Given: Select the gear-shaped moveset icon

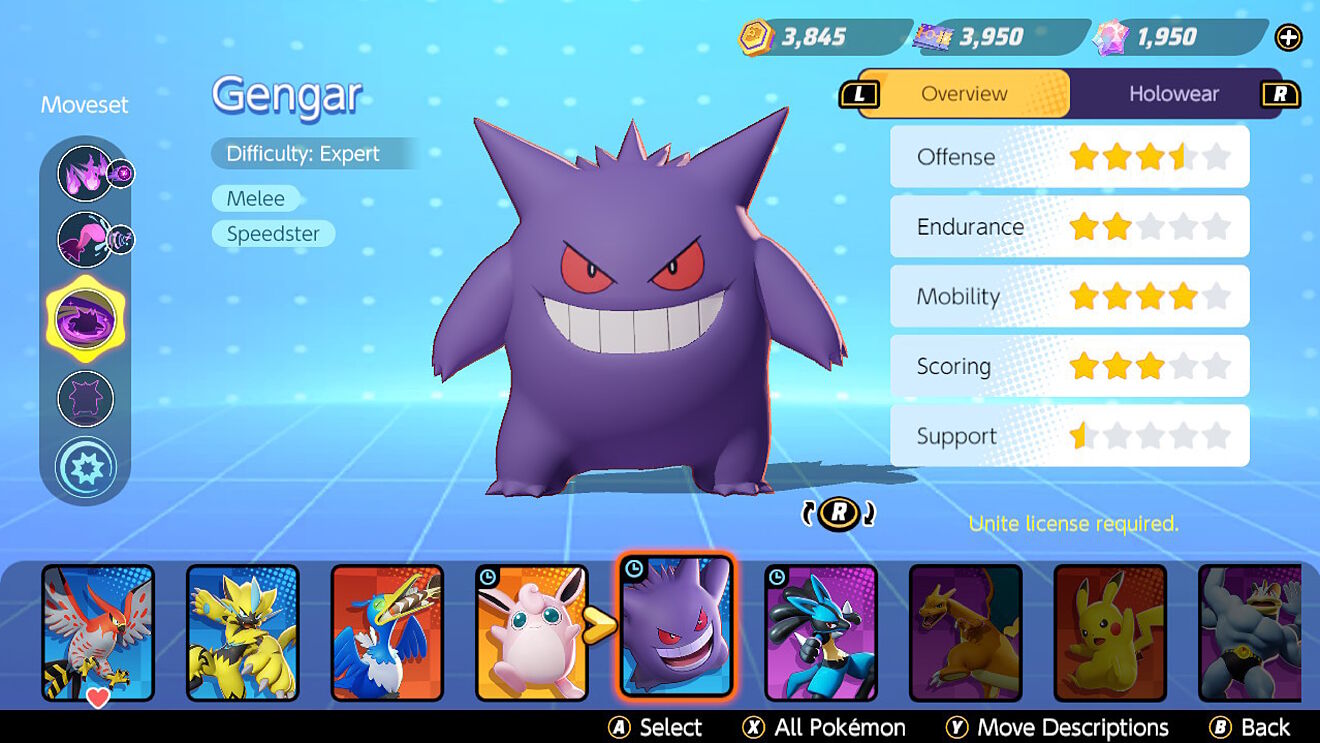Looking at the screenshot, I should (x=86, y=467).
